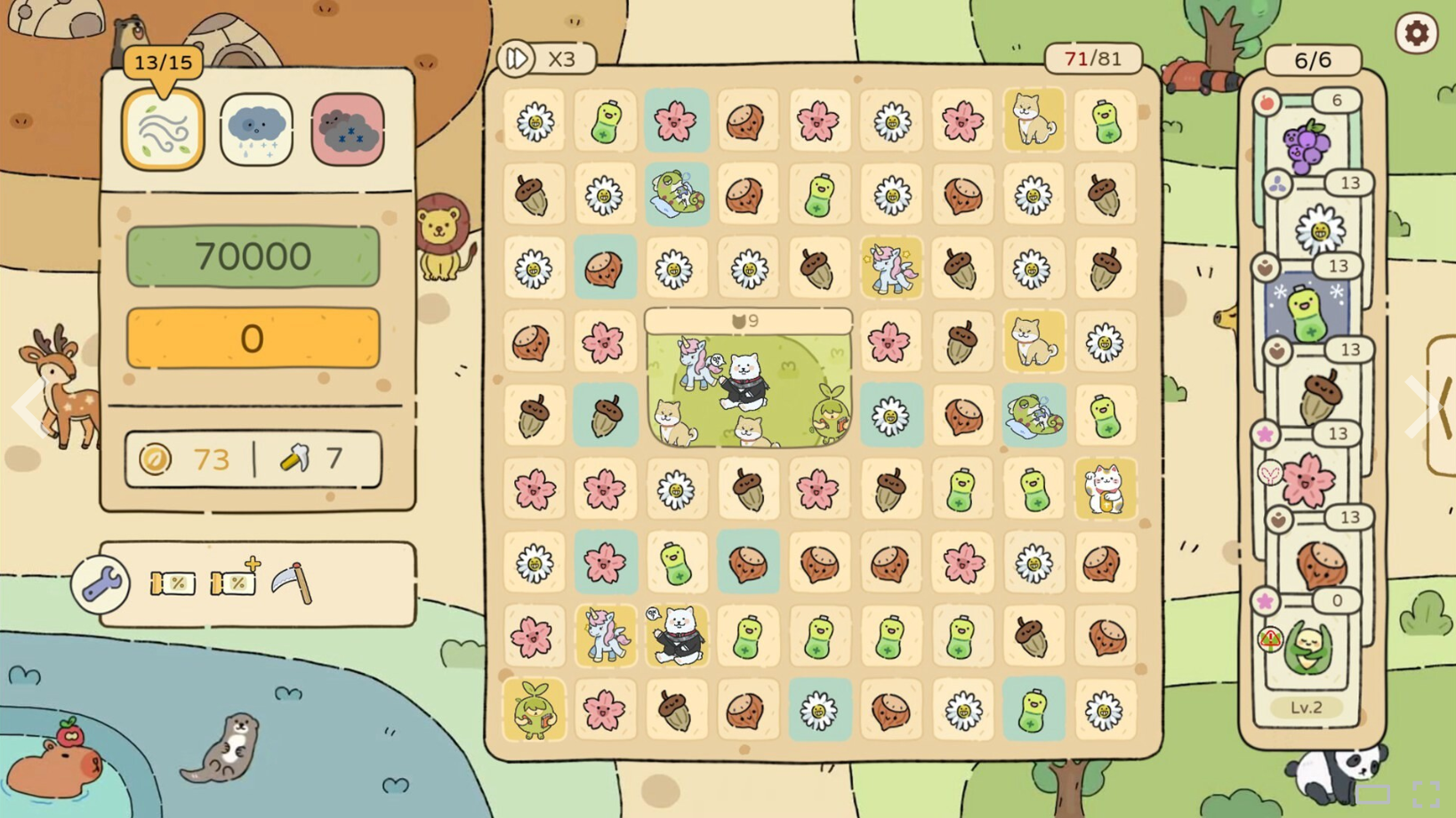Choose the dark storm cloud weather icon
This screenshot has width=1456, height=818.
coord(348,131)
